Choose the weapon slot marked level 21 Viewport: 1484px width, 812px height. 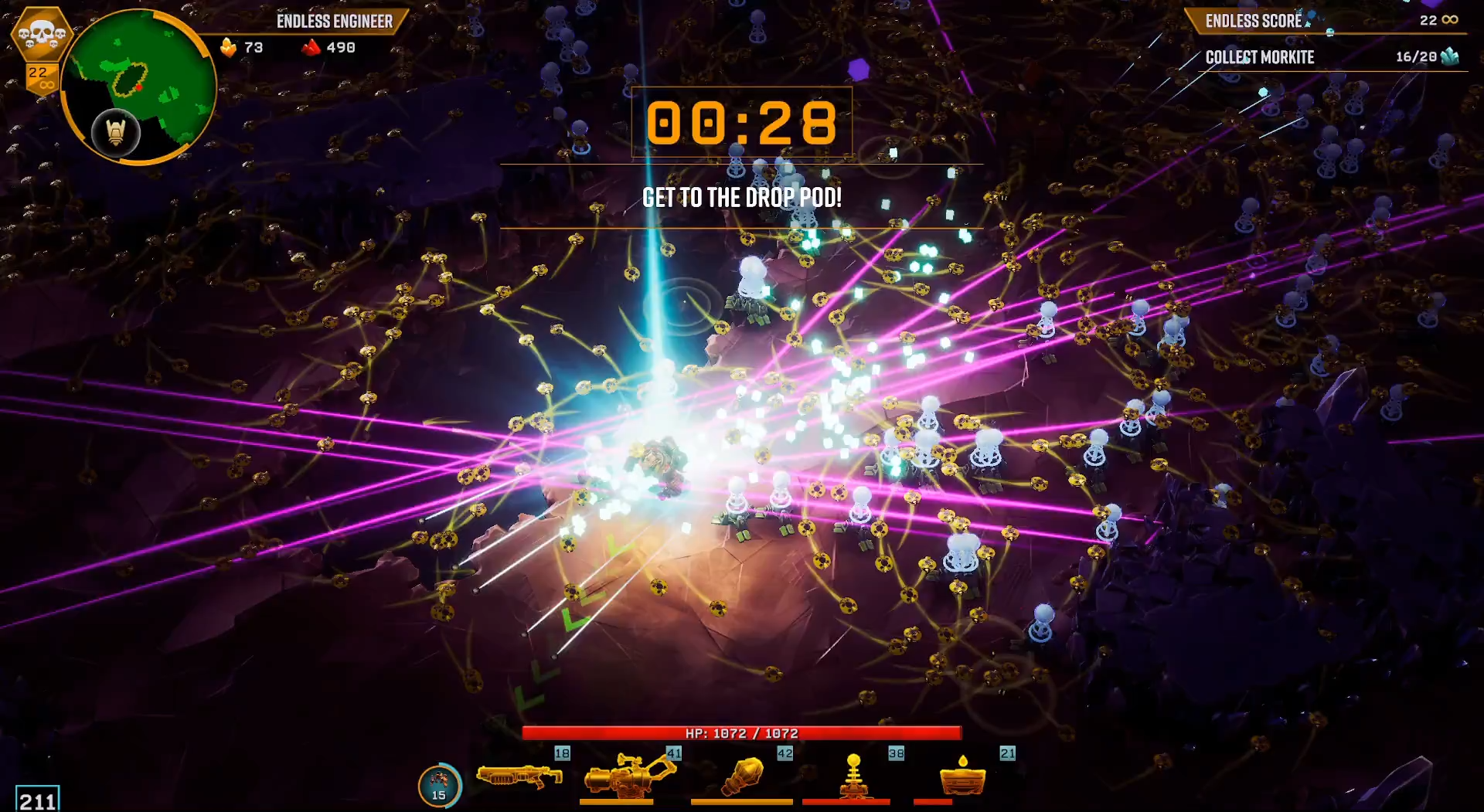pyautogui.click(x=963, y=776)
